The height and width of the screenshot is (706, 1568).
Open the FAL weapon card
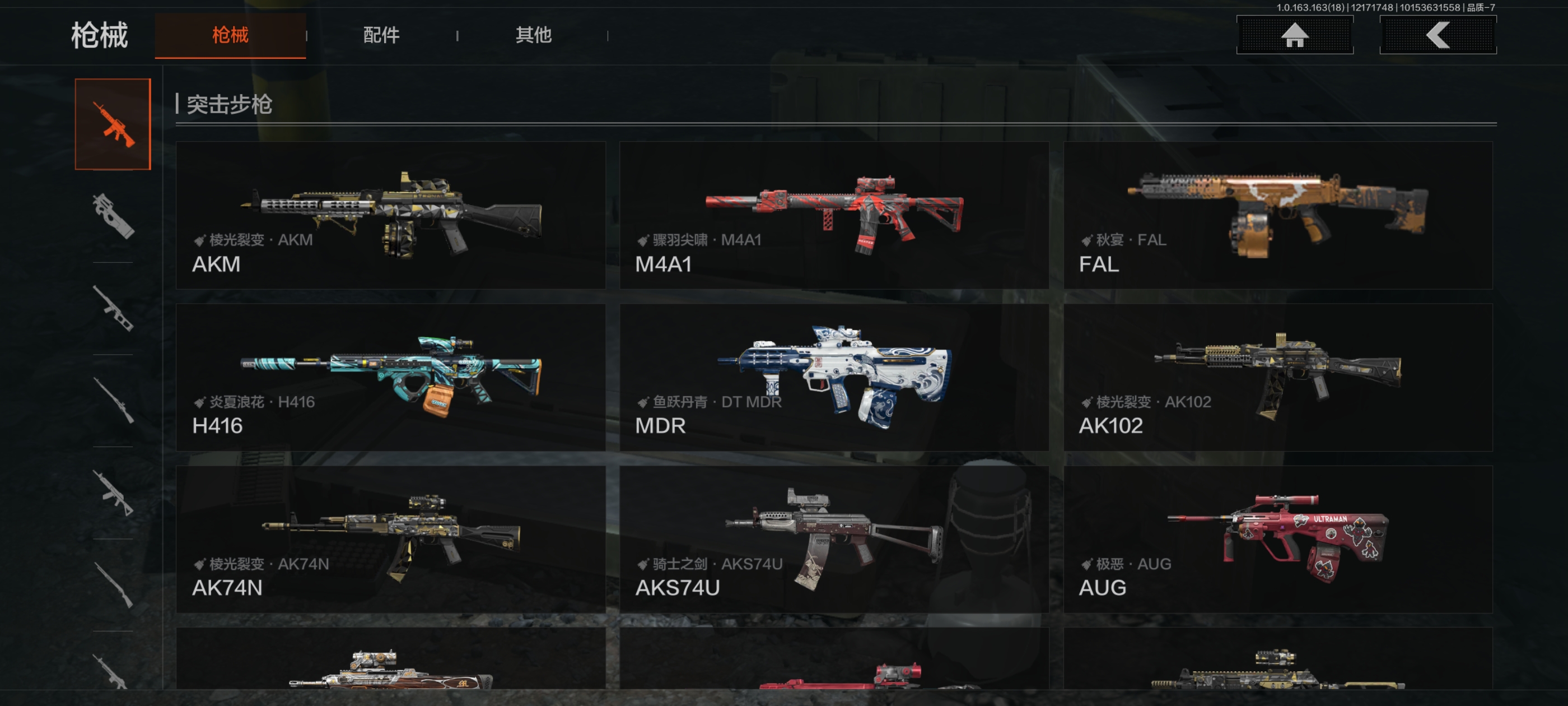[x=1277, y=215]
